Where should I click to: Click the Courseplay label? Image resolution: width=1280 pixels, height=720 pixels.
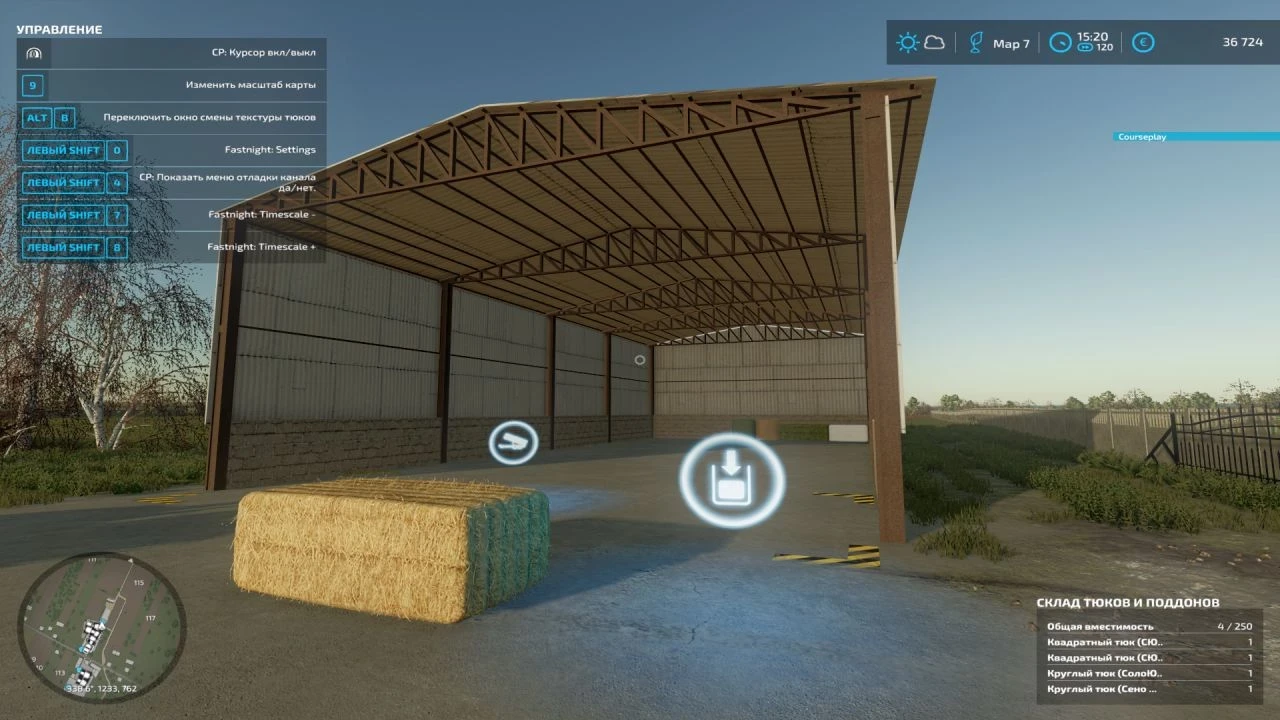coord(1143,136)
